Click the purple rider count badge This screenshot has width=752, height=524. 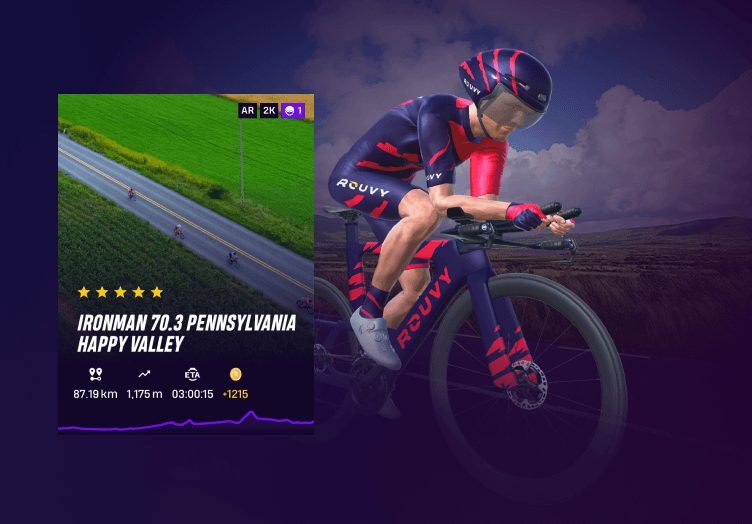point(293,110)
